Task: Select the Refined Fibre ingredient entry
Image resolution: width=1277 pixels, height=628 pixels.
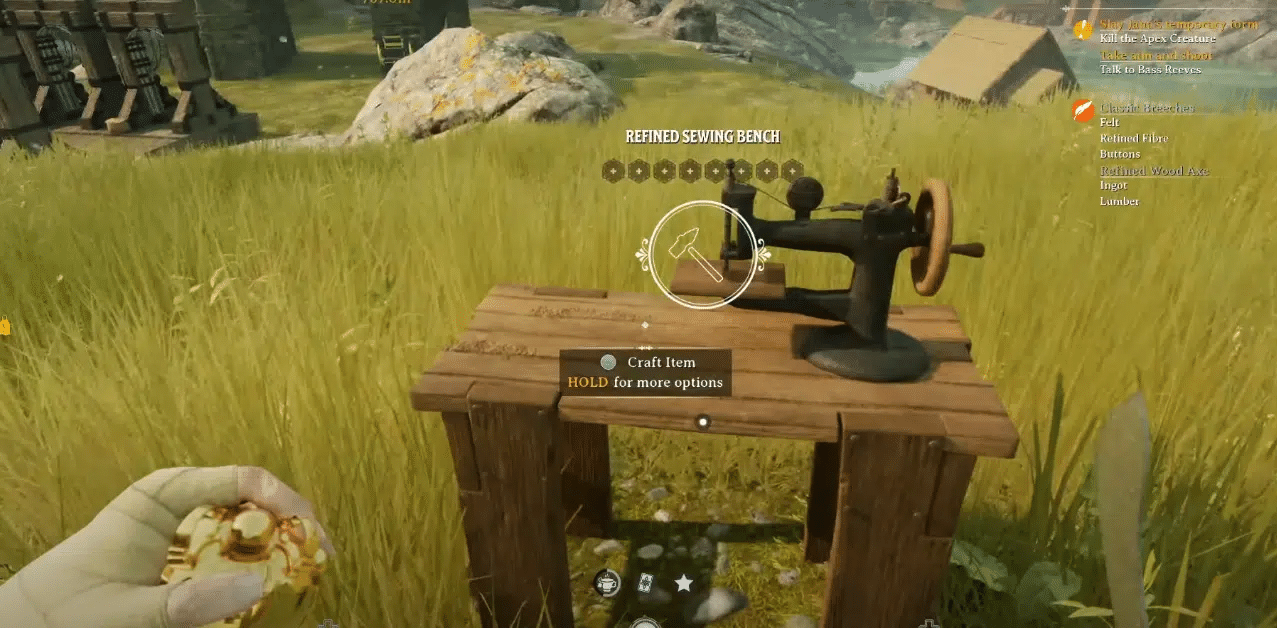Action: (x=1134, y=138)
